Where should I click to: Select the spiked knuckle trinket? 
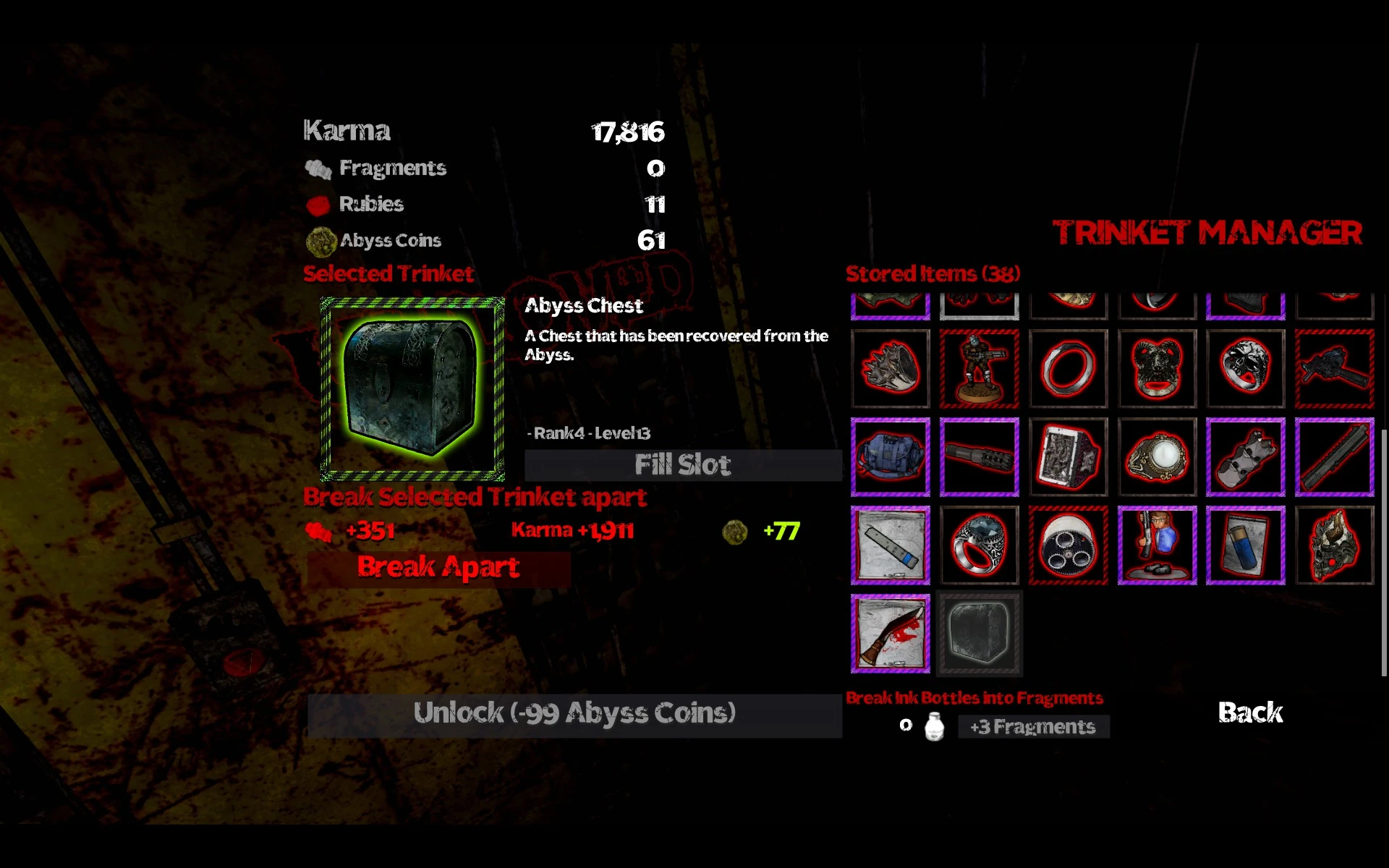[x=890, y=367]
